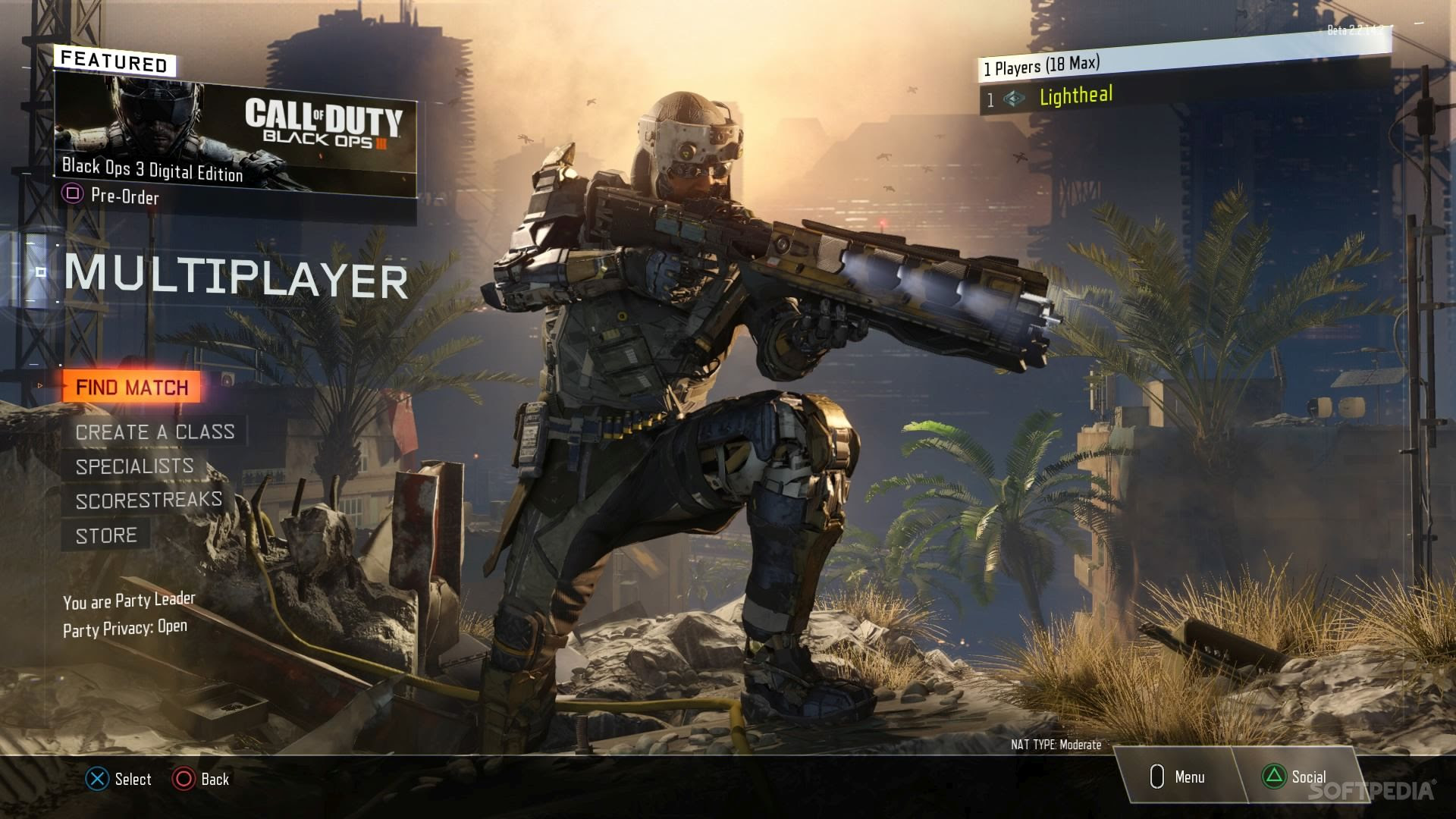Screen dimensions: 1456x819
Task: Open the SCORESTREAKS screen
Action: pyautogui.click(x=149, y=498)
